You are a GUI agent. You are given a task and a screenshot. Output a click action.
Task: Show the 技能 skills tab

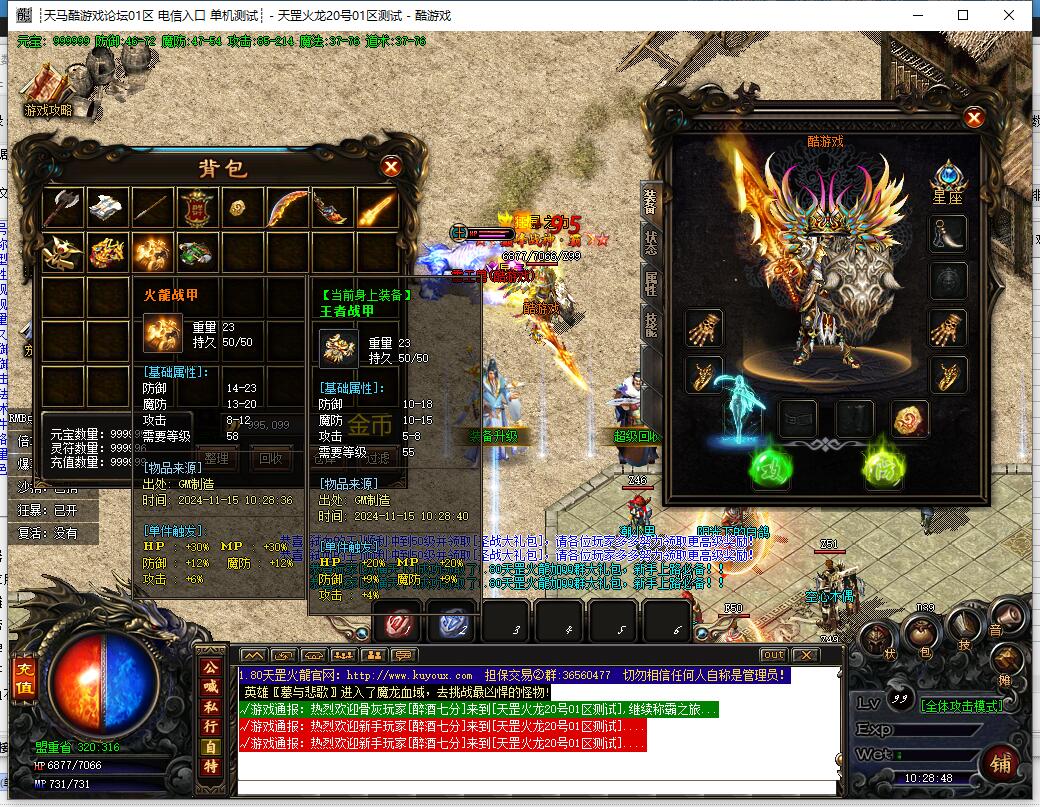[650, 325]
